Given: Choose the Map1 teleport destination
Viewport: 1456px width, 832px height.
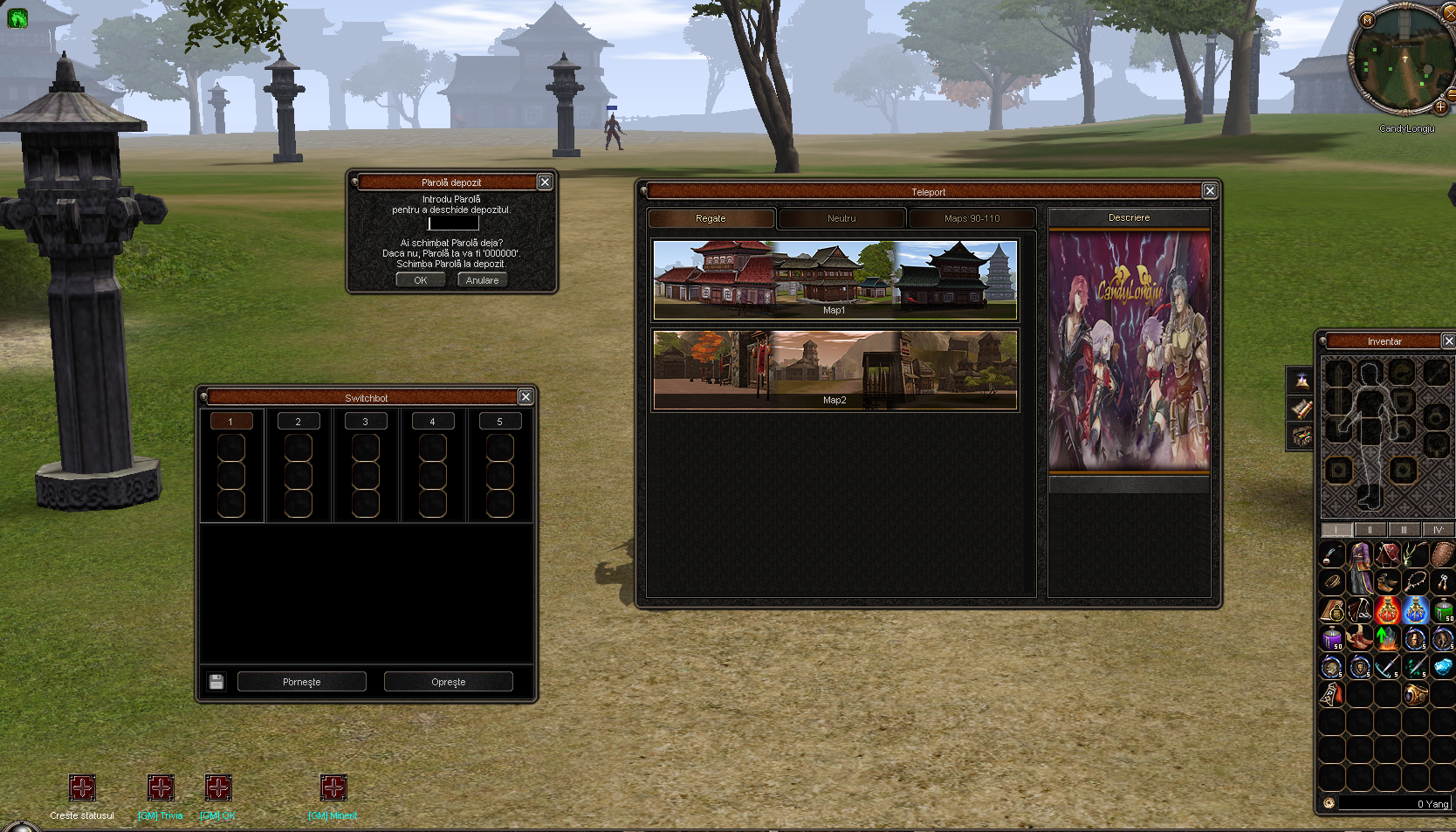Looking at the screenshot, I should pos(834,279).
